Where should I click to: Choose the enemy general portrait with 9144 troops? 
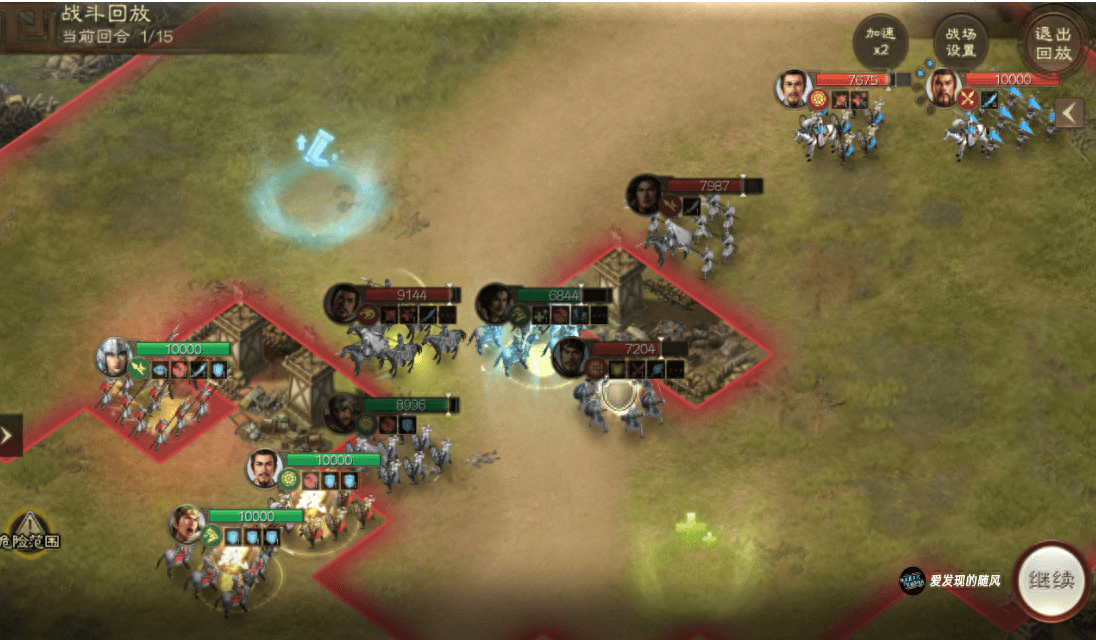342,302
